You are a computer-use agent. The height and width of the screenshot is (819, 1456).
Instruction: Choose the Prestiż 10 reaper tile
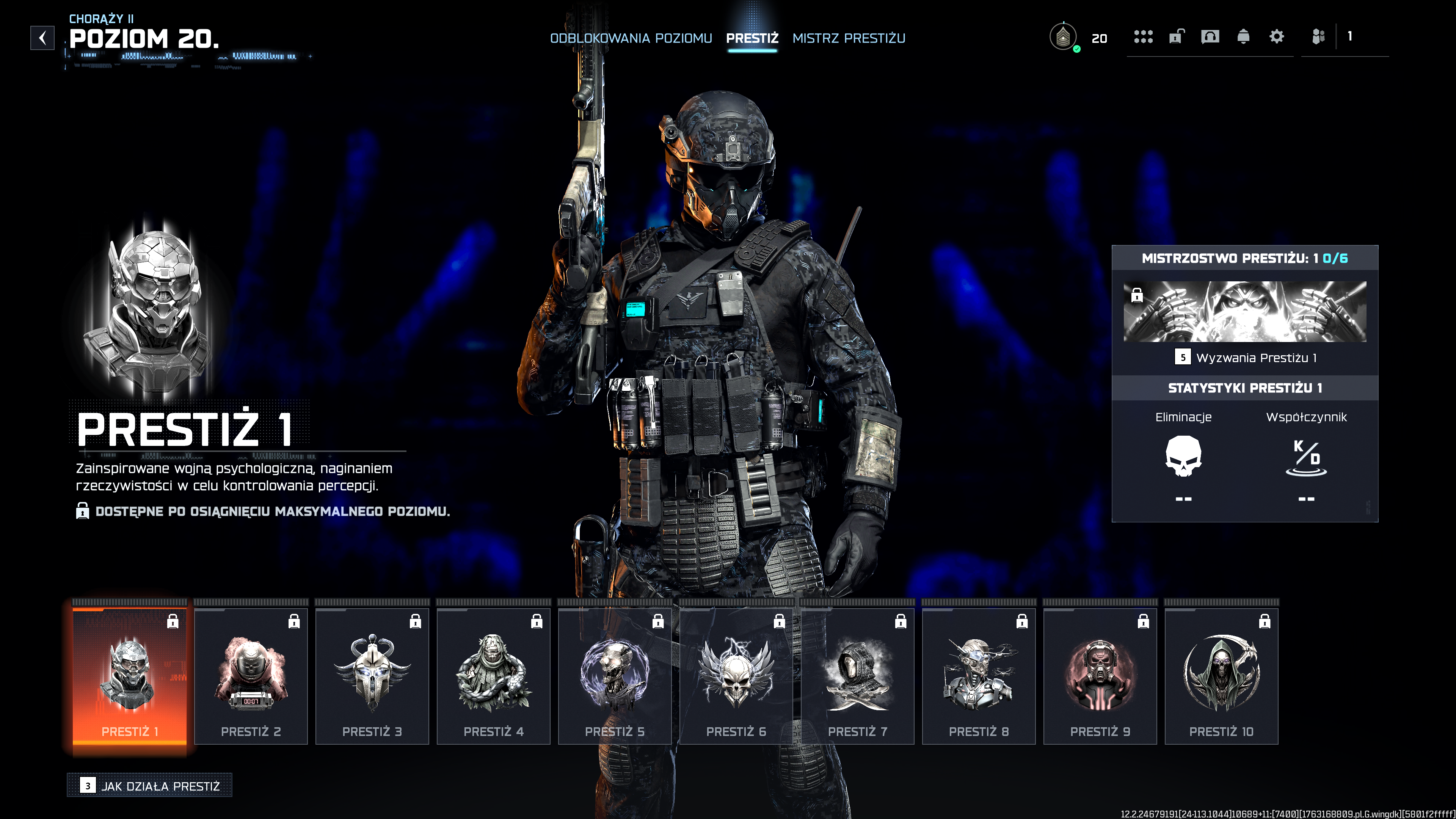pos(1221,676)
